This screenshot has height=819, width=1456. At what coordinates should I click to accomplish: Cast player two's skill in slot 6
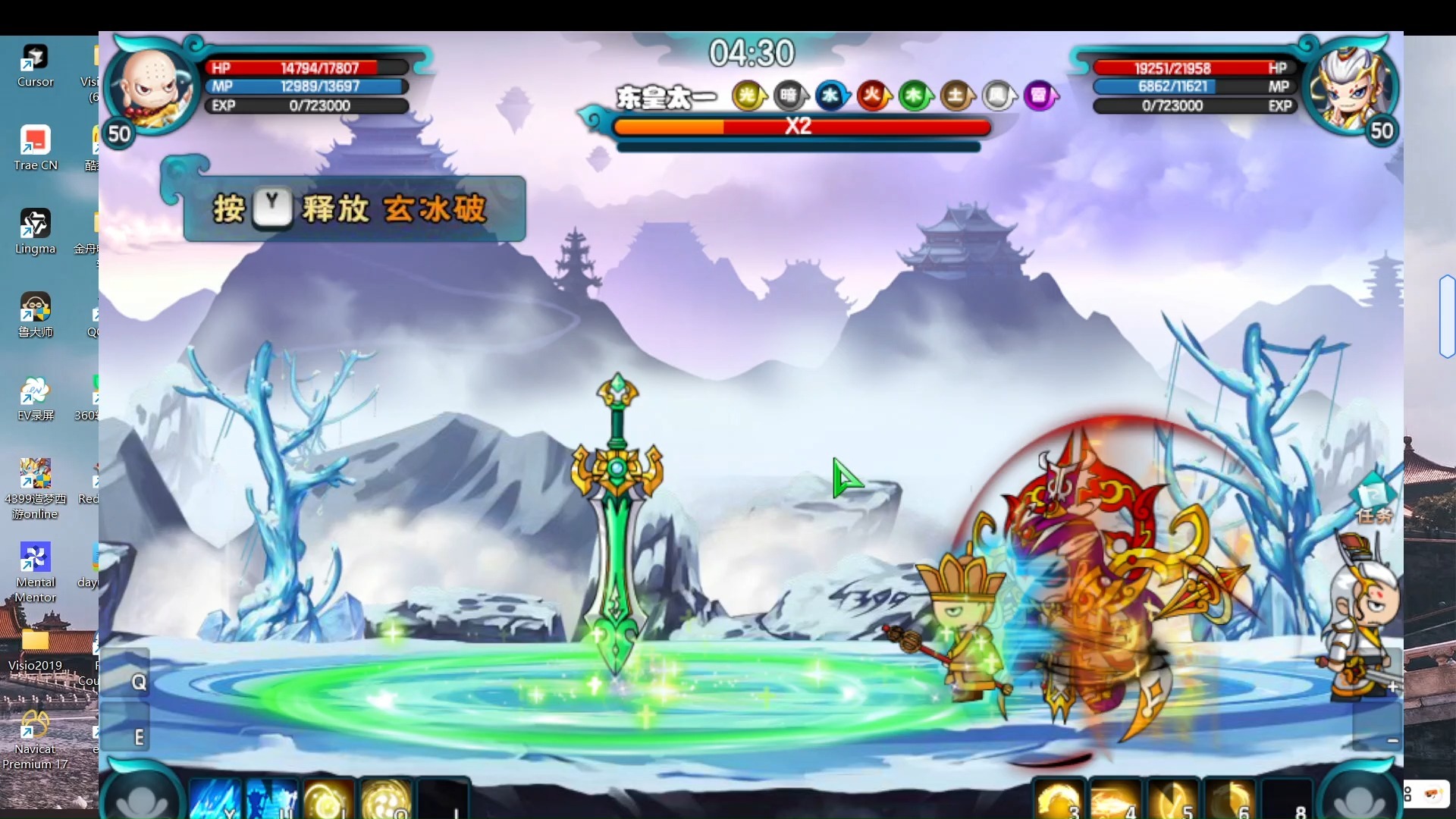point(1229,800)
